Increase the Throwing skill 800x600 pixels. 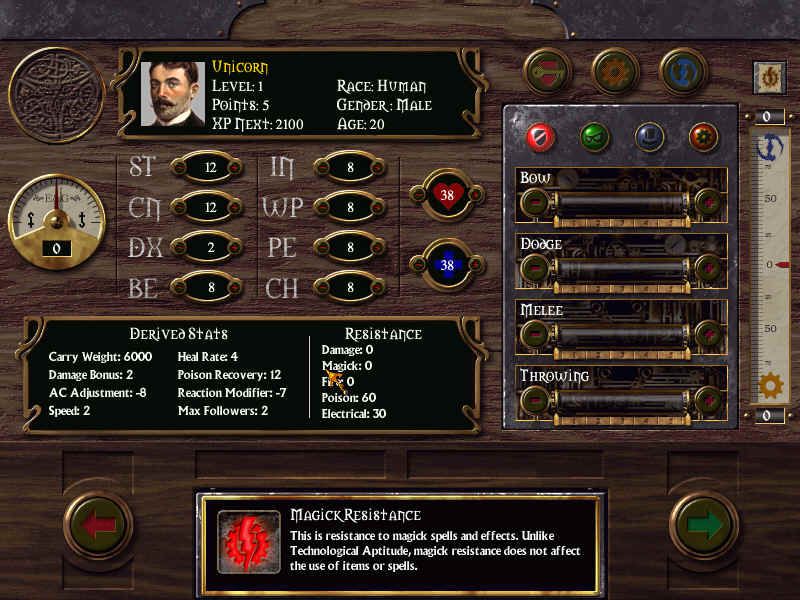tap(709, 402)
